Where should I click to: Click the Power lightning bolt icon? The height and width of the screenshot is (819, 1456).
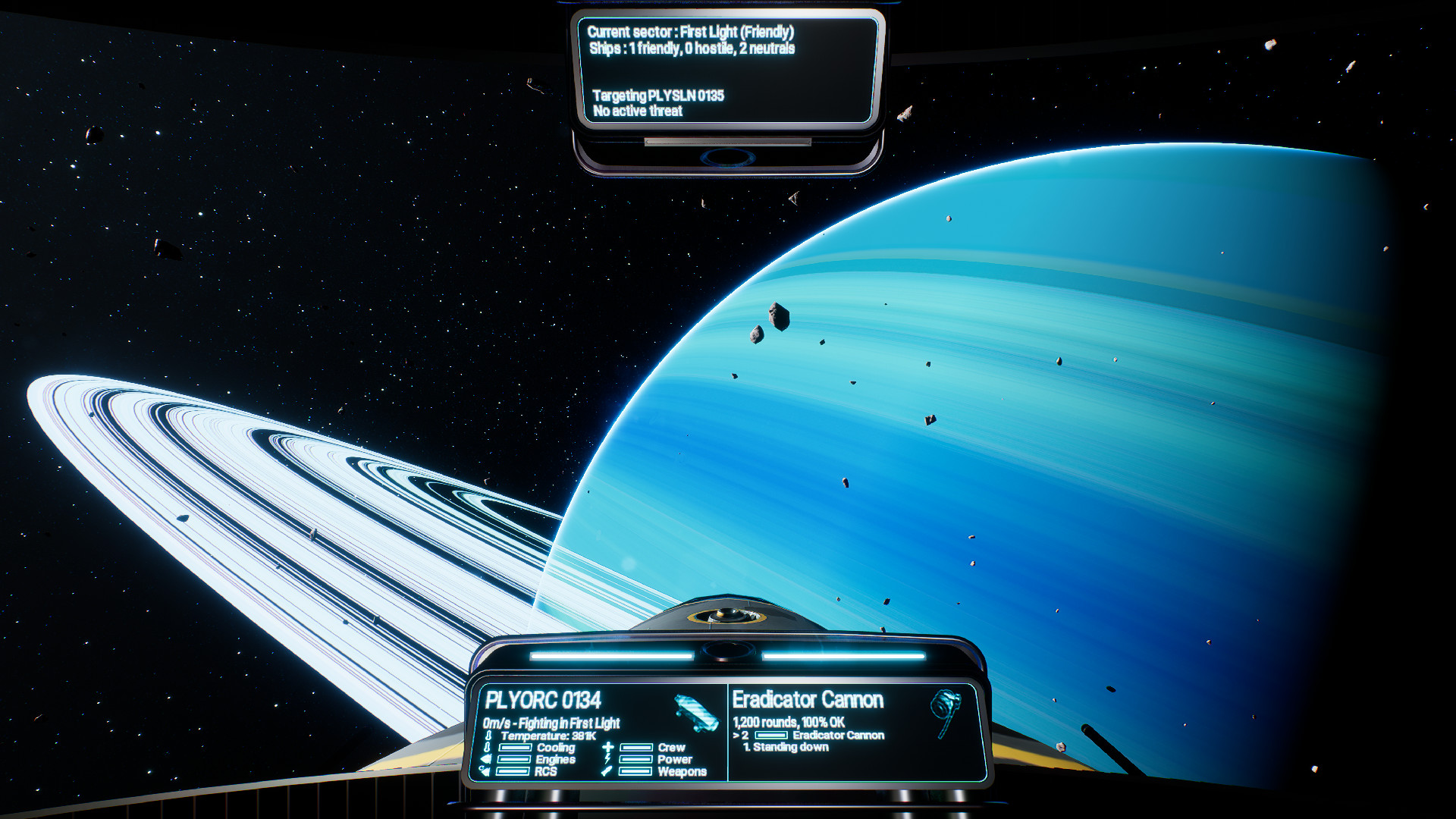pyautogui.click(x=608, y=759)
